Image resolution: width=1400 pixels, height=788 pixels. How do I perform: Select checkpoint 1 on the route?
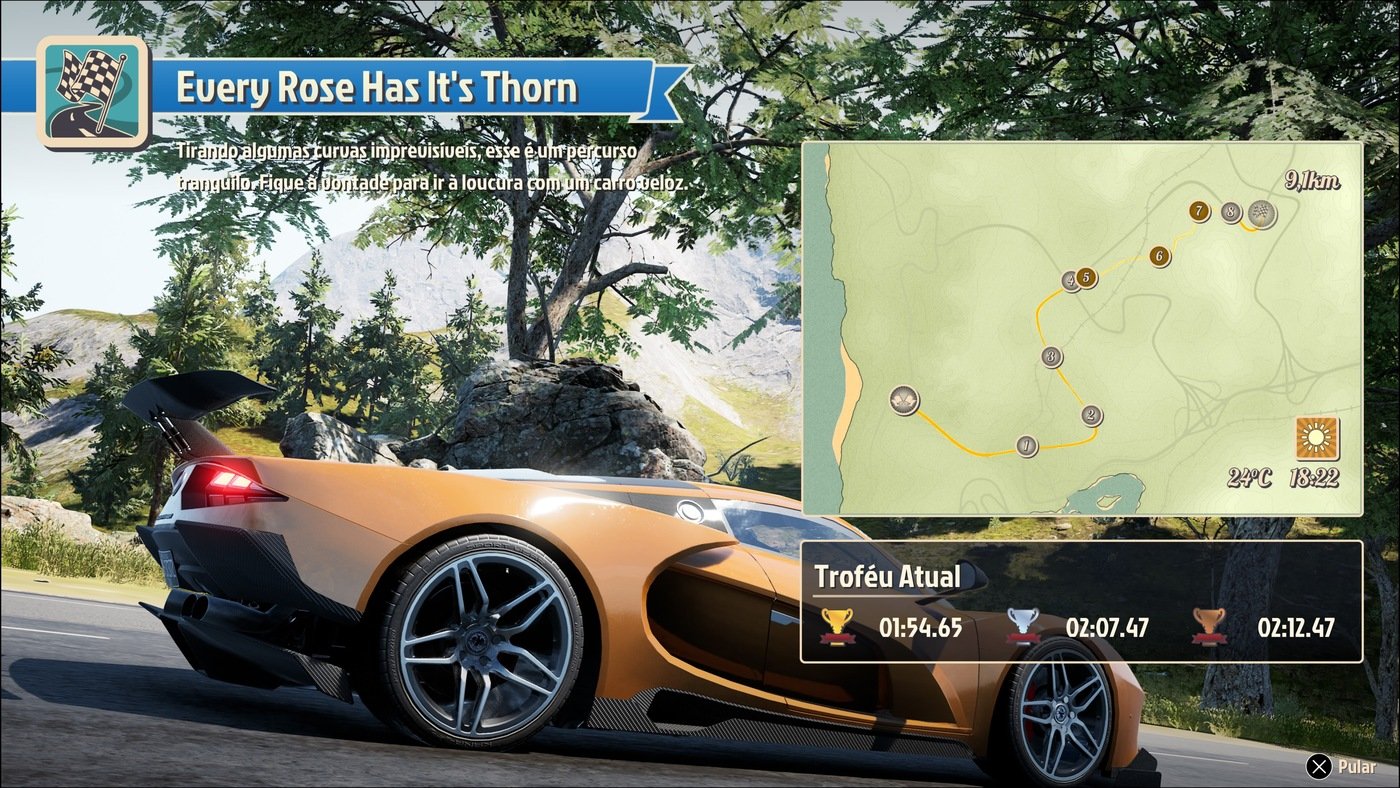(1026, 446)
